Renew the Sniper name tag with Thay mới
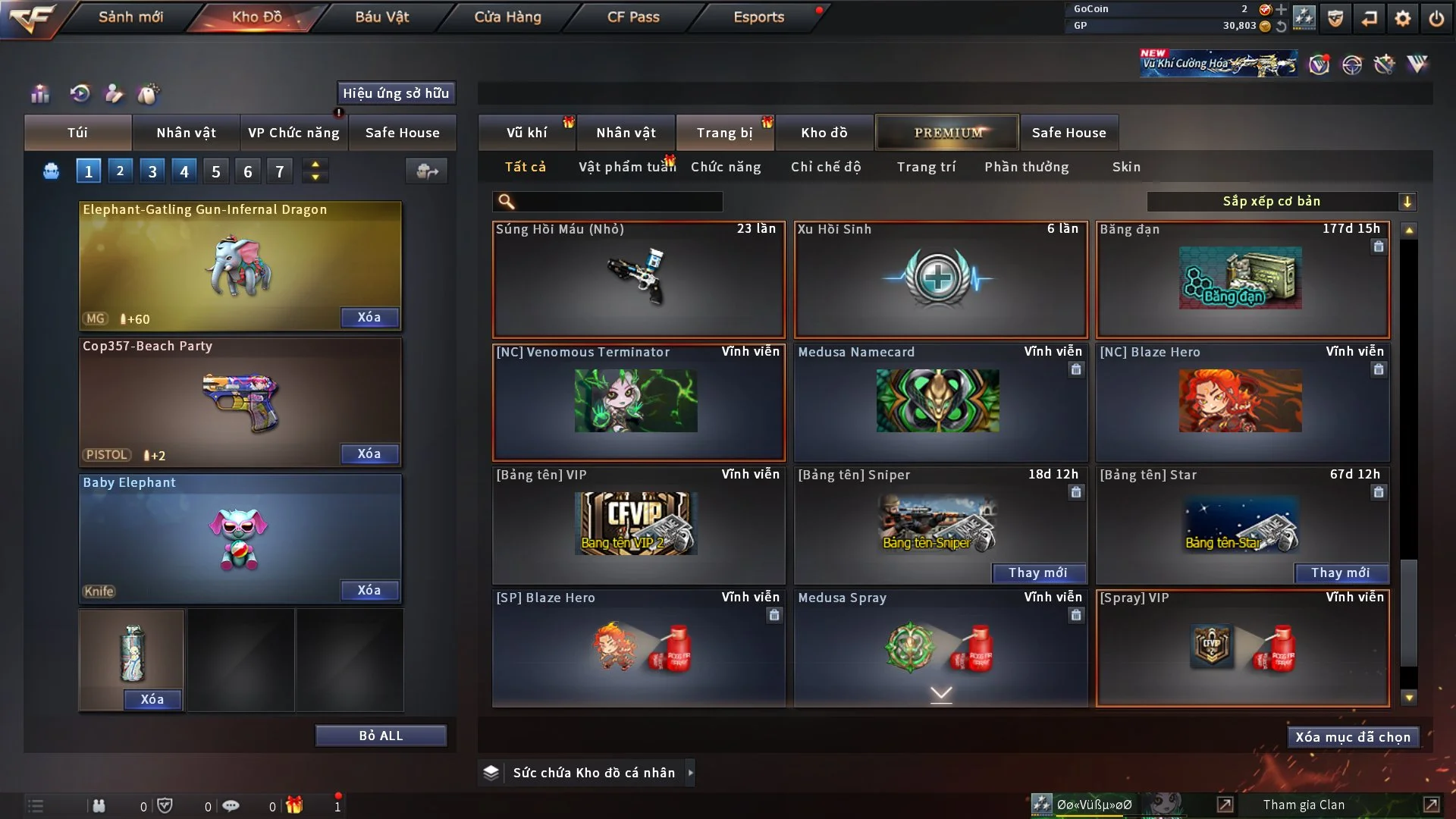 tap(1037, 573)
